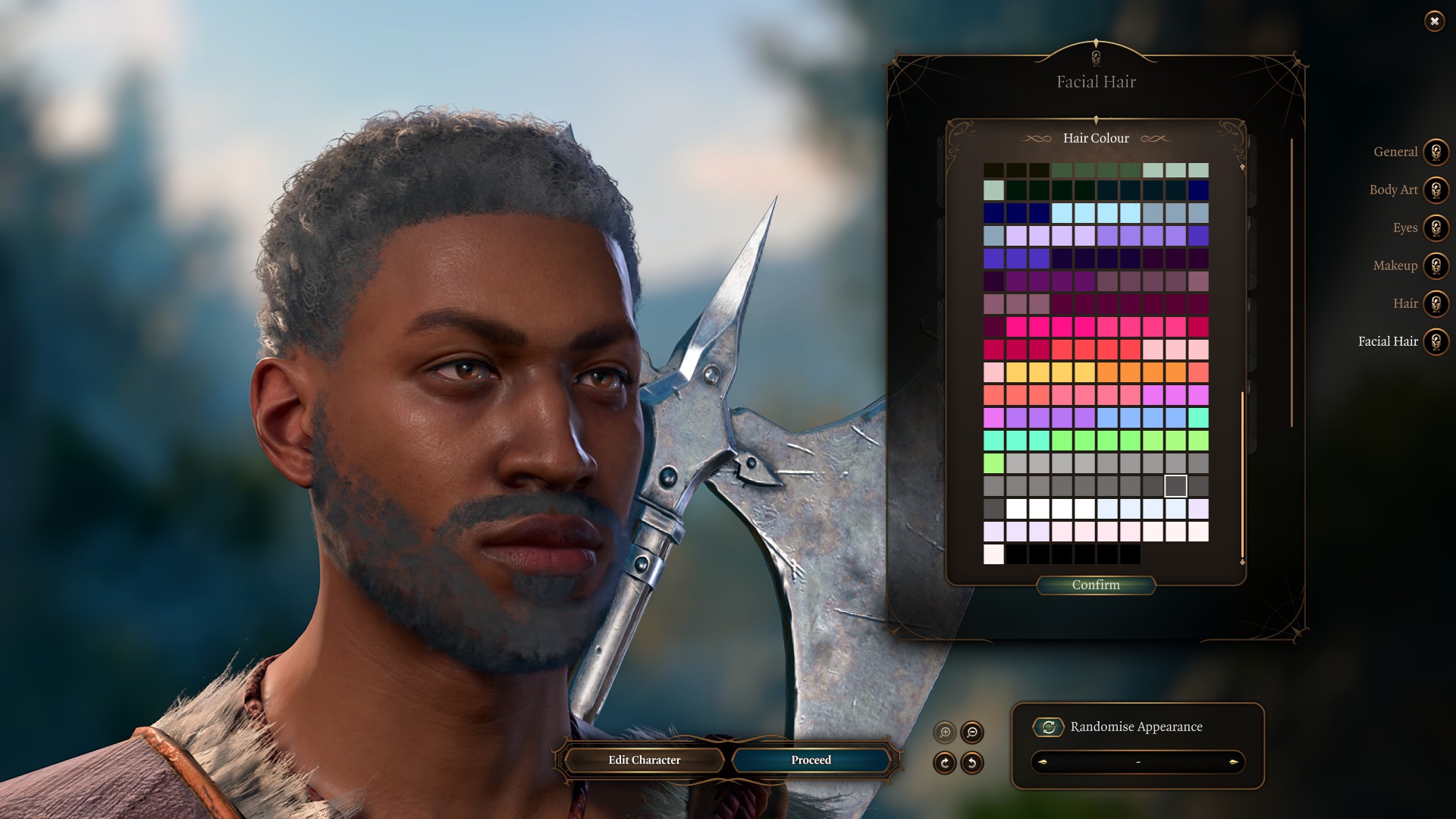
Task: Open the Eyes customisation tab
Action: click(1436, 227)
